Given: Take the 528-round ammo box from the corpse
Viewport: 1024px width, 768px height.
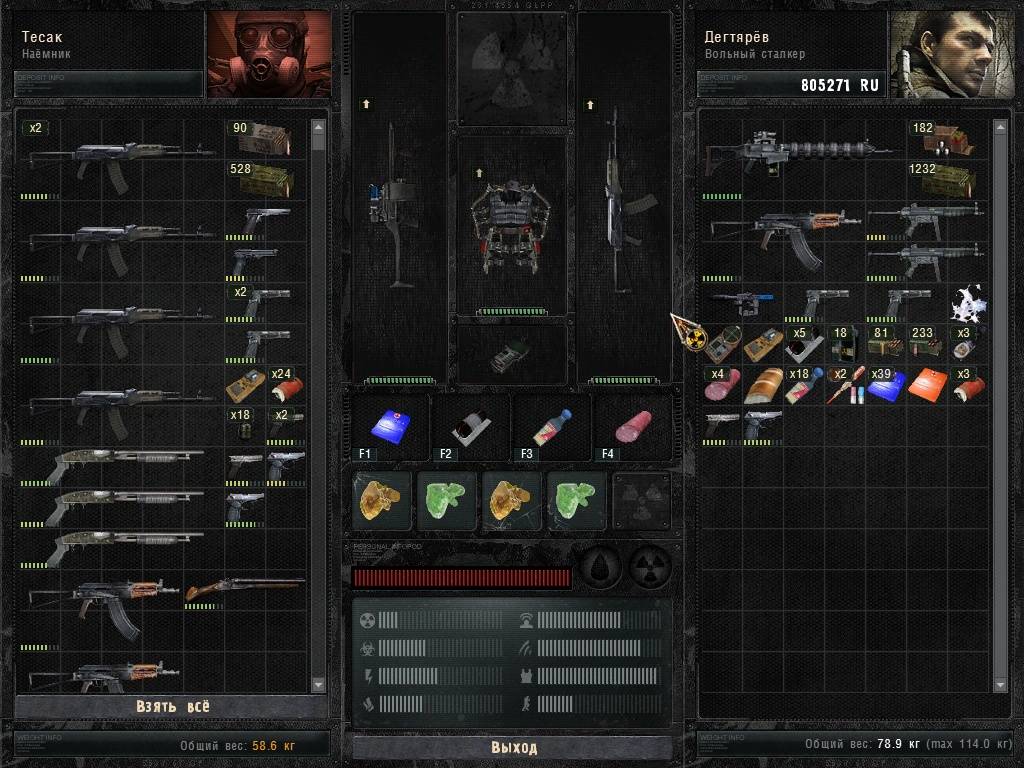Looking at the screenshot, I should click(x=265, y=179).
